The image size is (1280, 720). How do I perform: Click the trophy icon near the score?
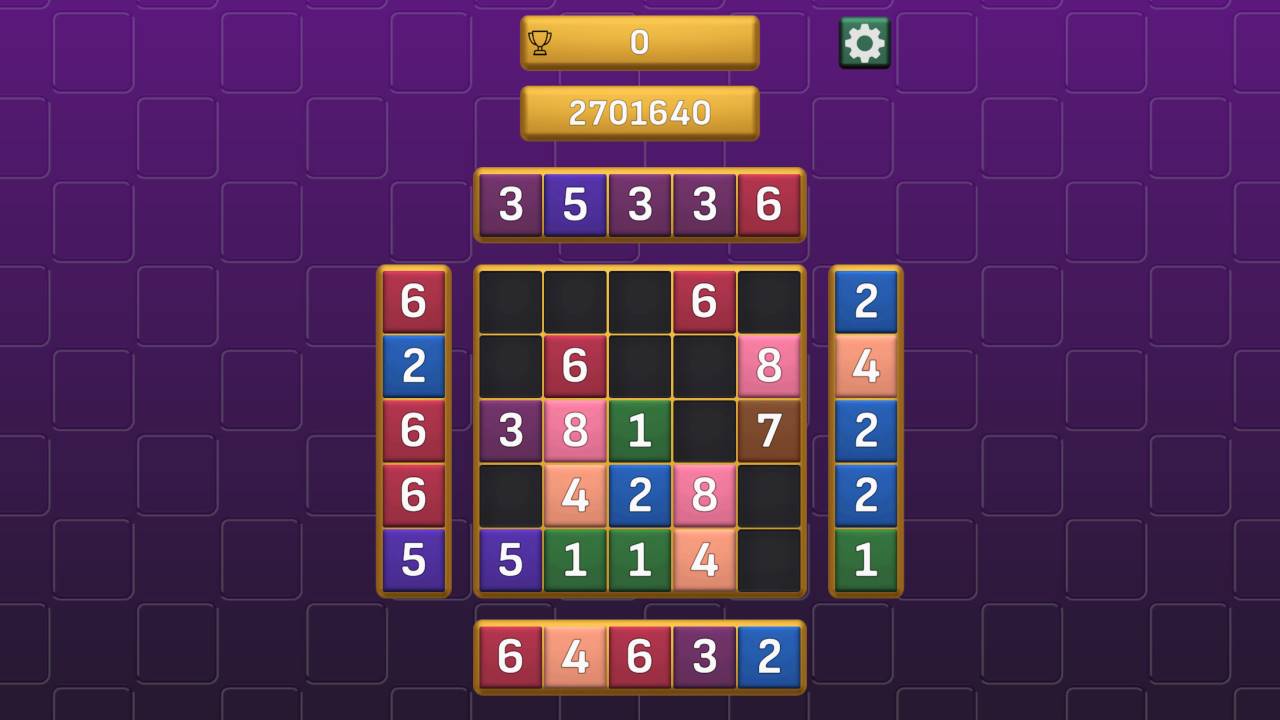[x=541, y=42]
